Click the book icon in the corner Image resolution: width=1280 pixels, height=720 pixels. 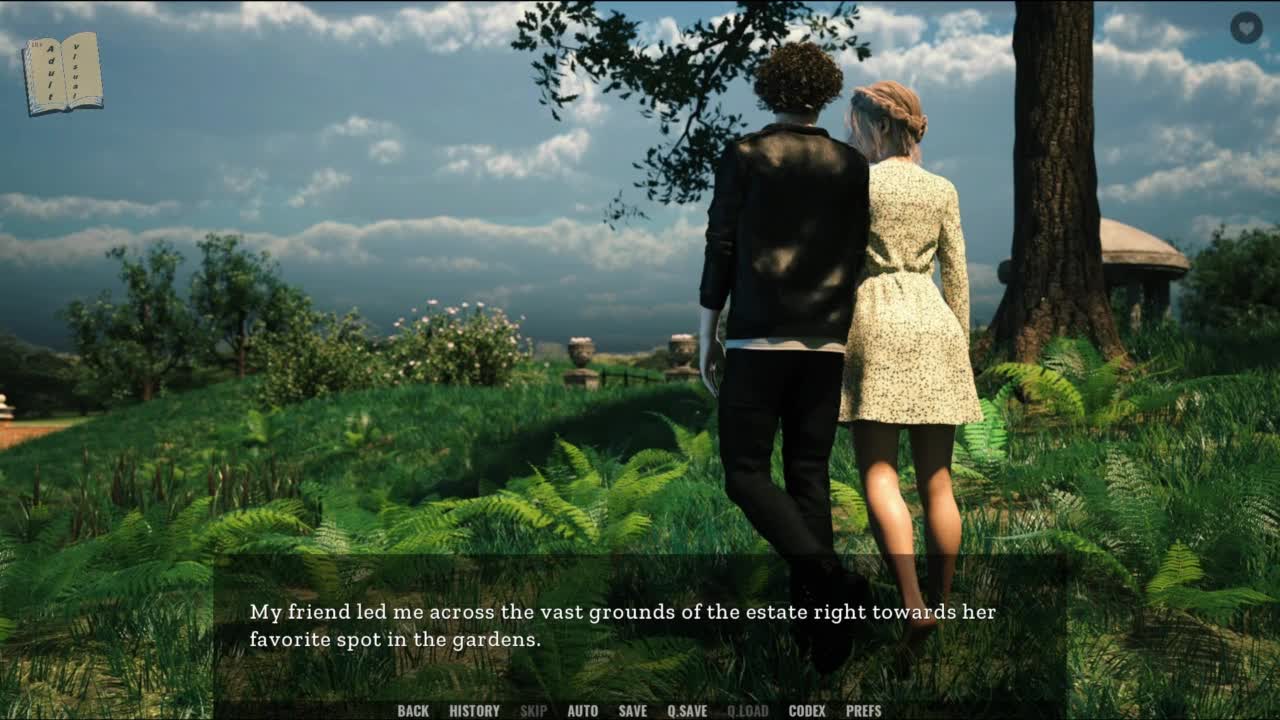tap(63, 73)
